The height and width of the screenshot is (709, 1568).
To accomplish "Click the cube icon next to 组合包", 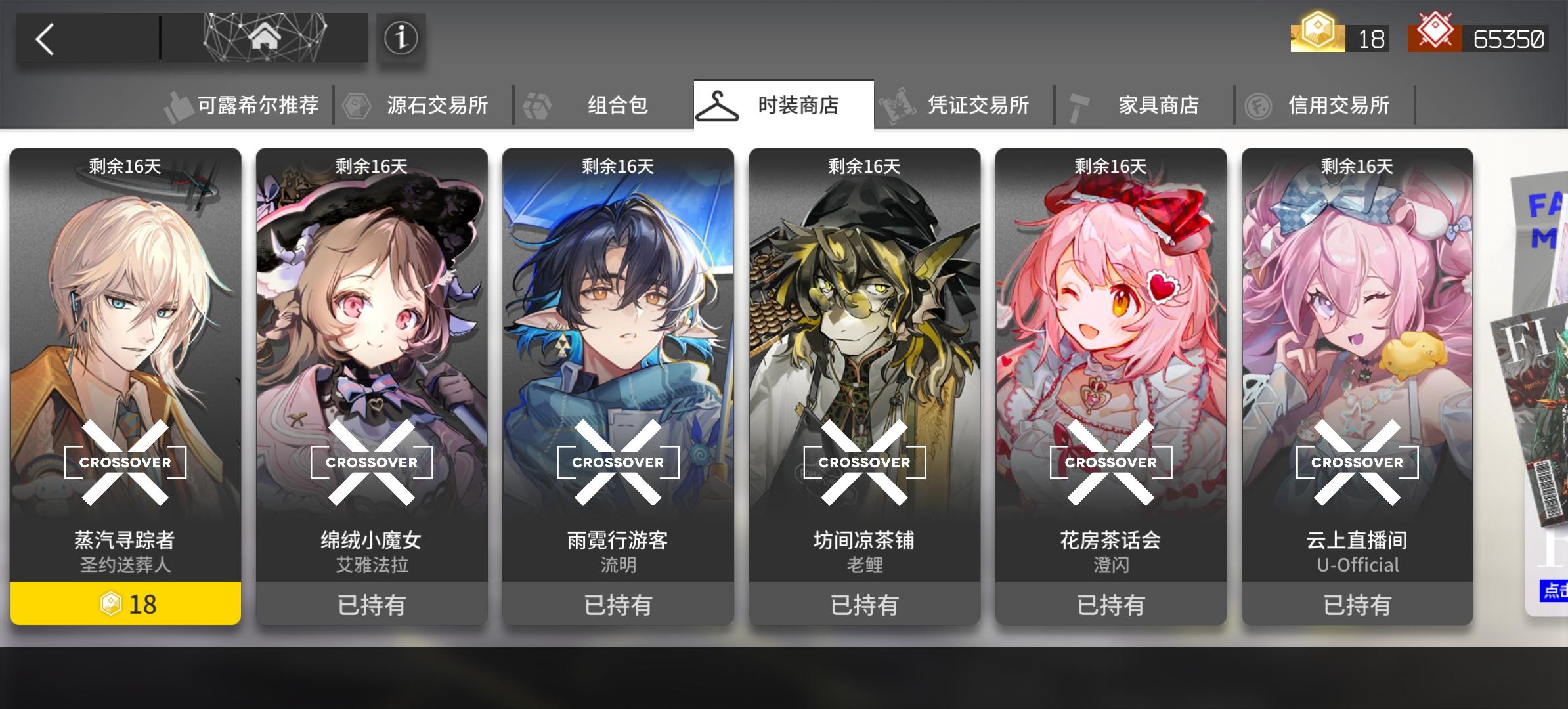I will click(536, 104).
